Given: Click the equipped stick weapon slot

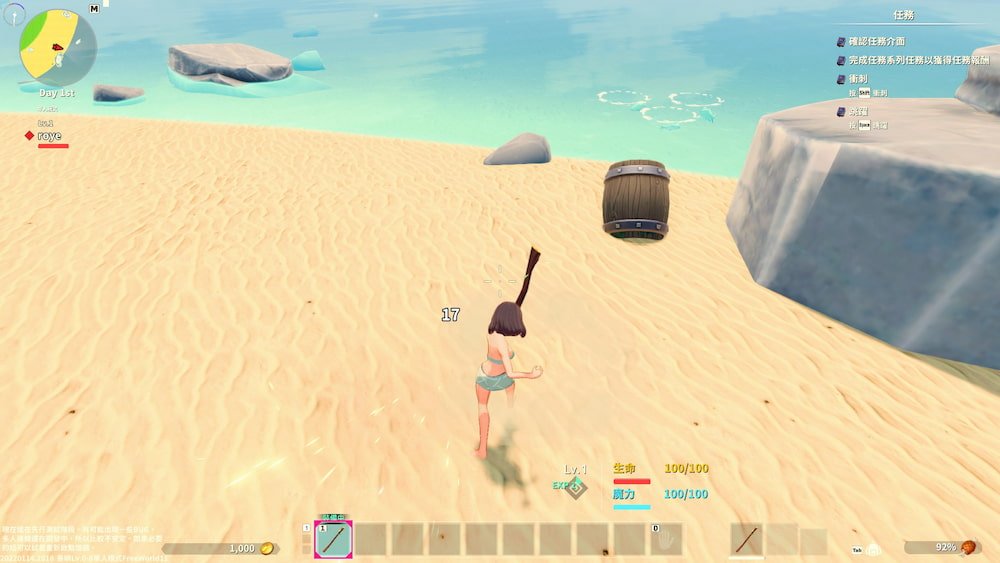Looking at the screenshot, I should pyautogui.click(x=746, y=540).
